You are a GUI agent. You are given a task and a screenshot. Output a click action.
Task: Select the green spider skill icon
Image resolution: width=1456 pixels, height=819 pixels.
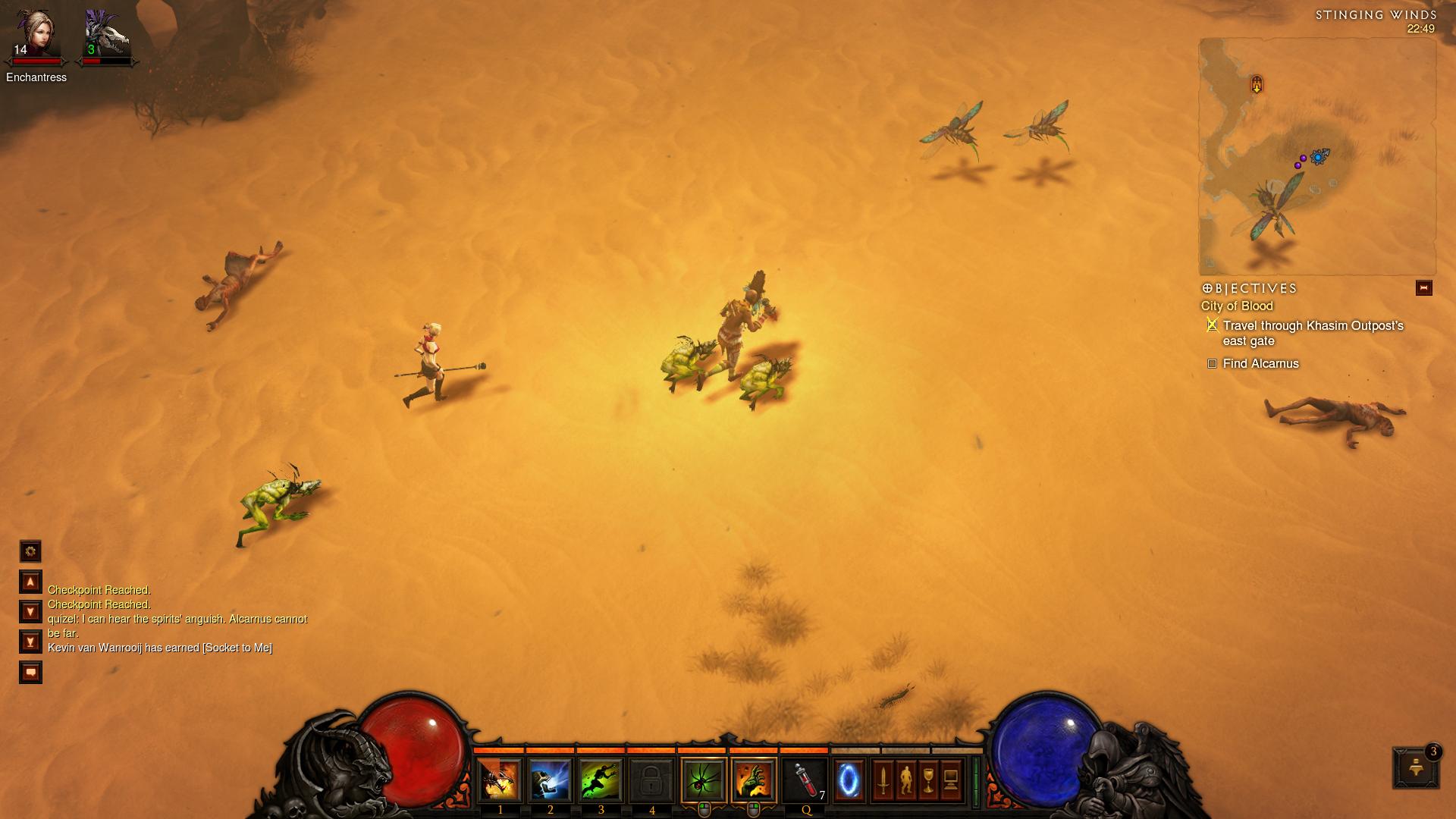click(704, 780)
